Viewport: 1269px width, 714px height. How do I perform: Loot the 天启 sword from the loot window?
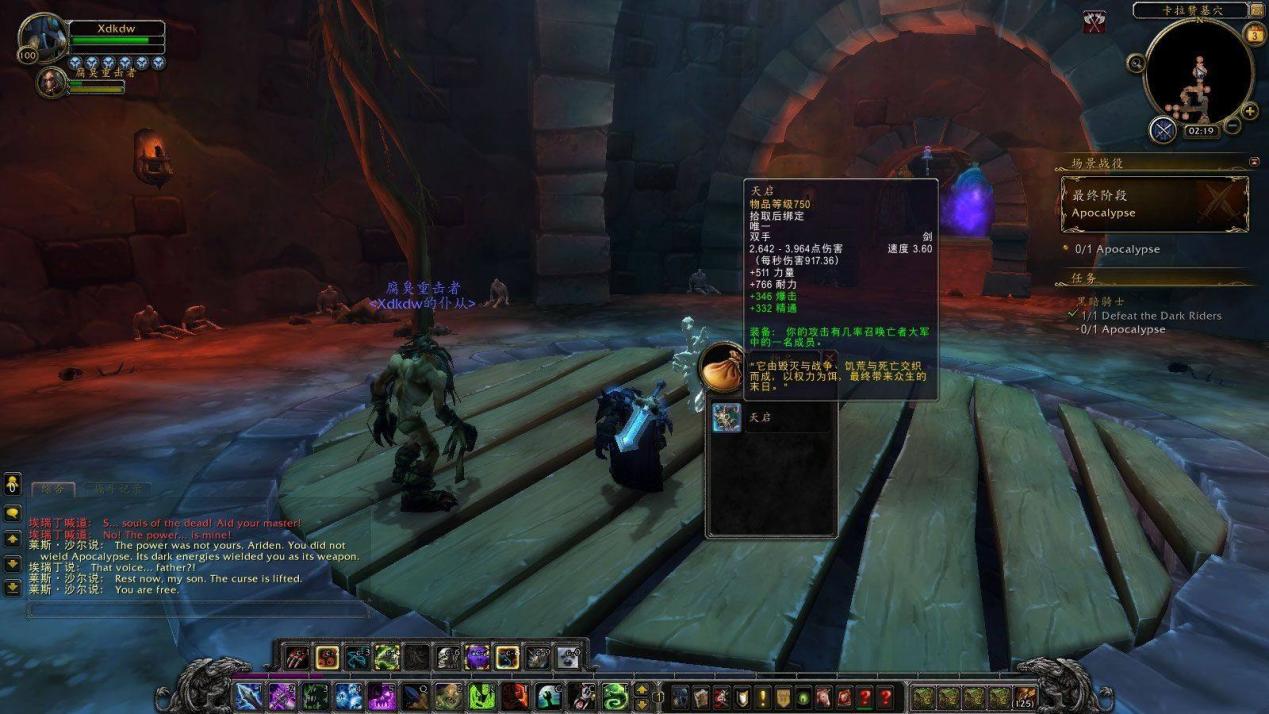(x=727, y=417)
